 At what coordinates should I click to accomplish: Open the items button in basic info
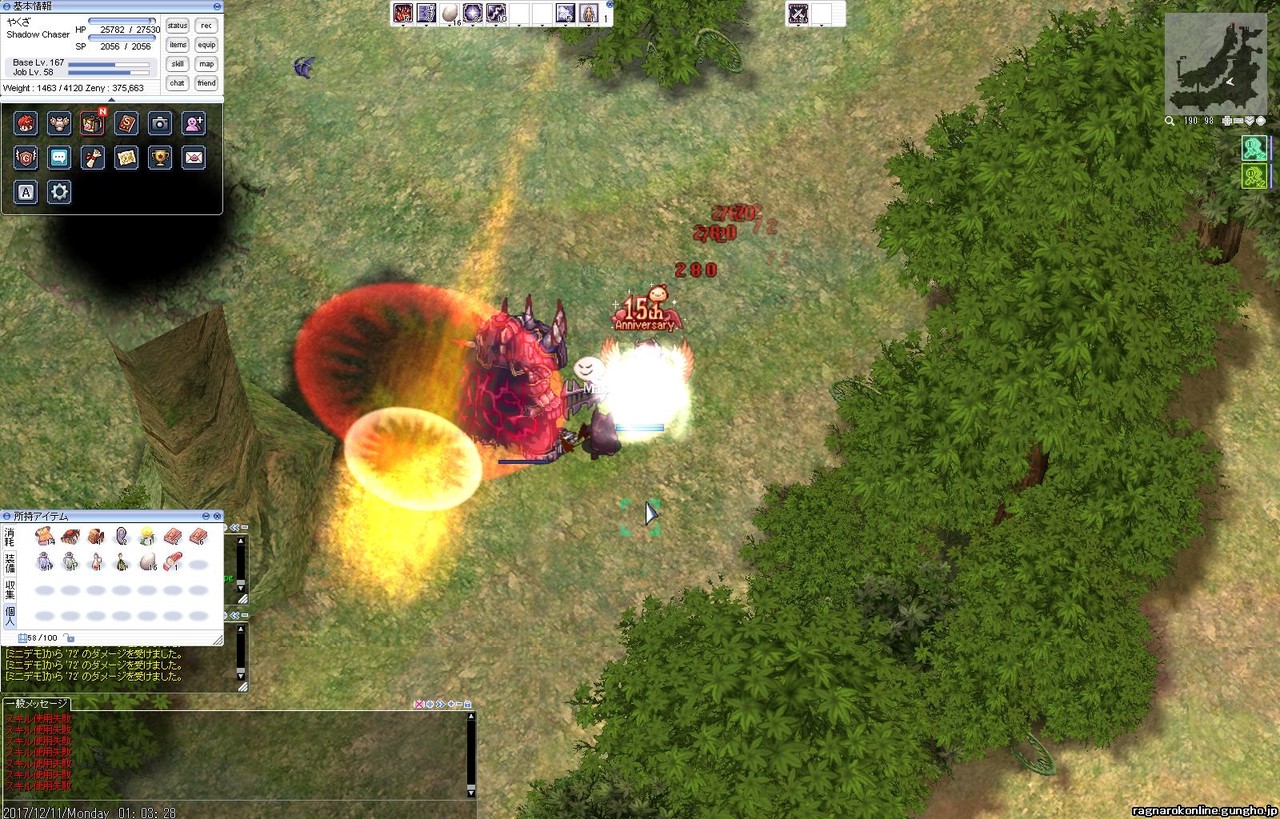177,45
